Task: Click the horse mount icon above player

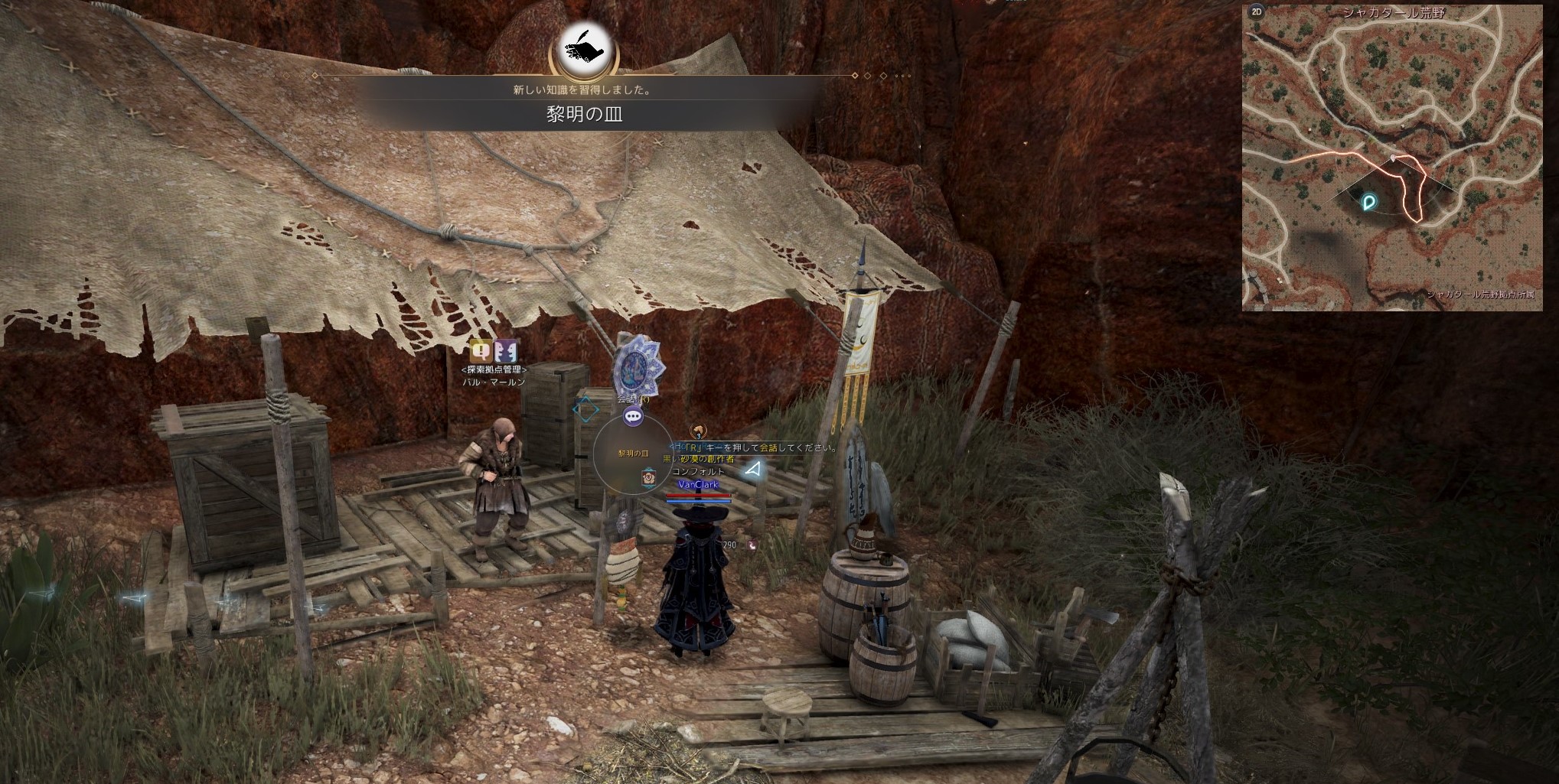Action: tap(697, 431)
